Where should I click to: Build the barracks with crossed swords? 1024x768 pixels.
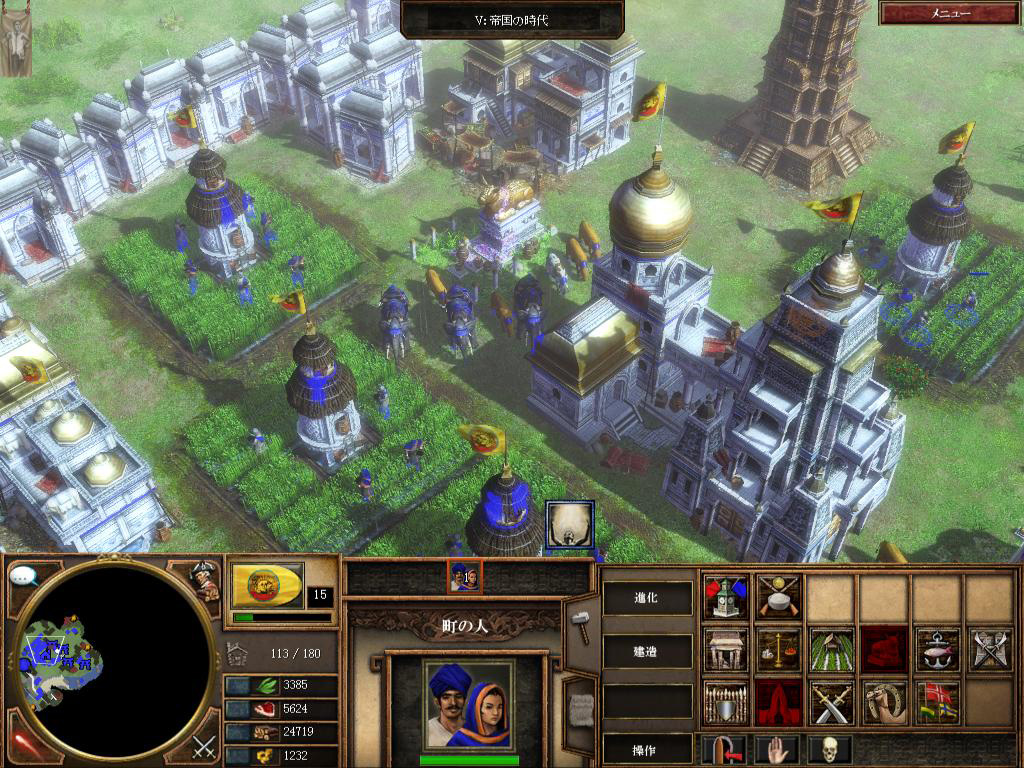(831, 702)
